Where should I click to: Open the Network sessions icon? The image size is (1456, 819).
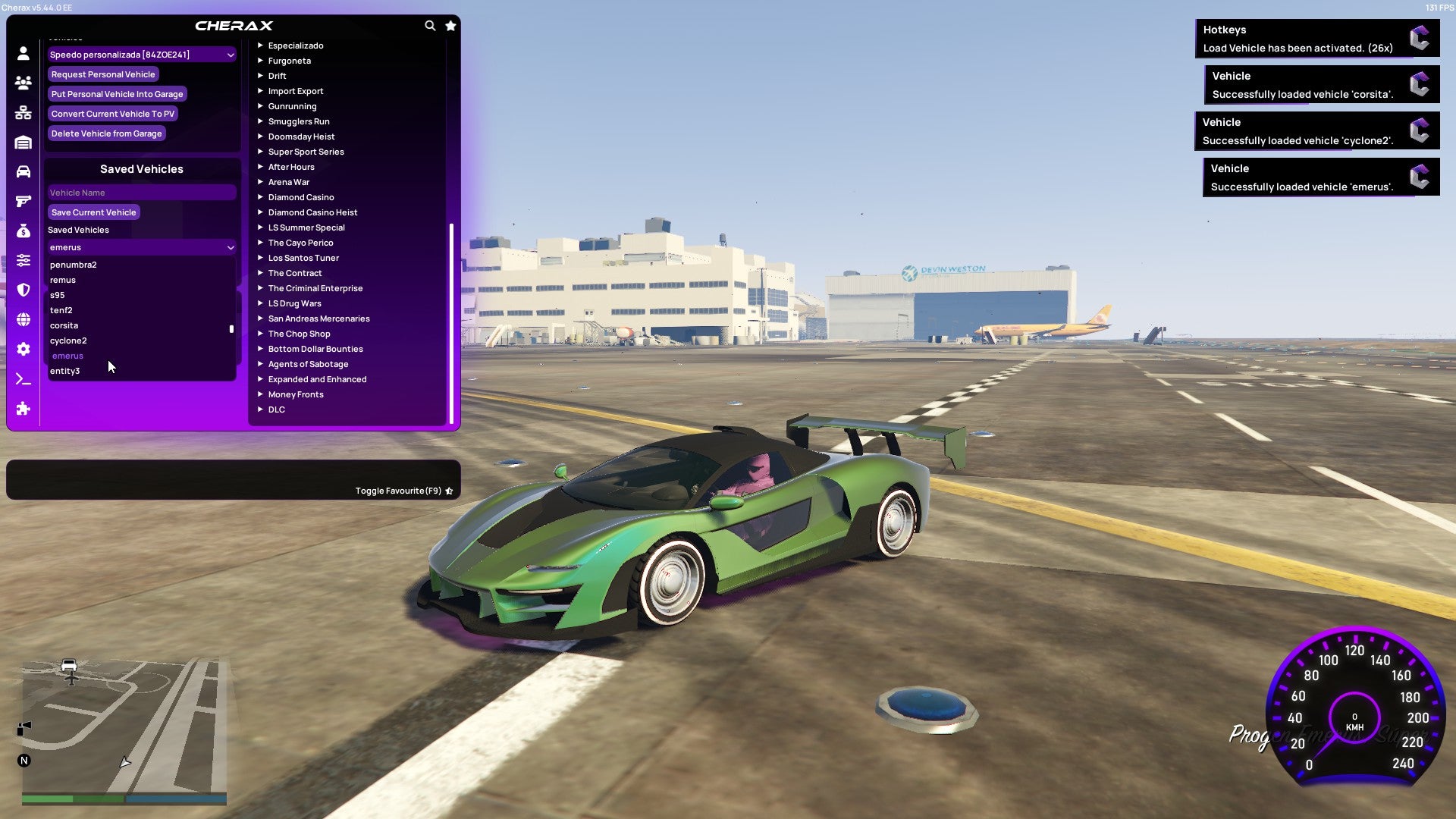(x=23, y=112)
